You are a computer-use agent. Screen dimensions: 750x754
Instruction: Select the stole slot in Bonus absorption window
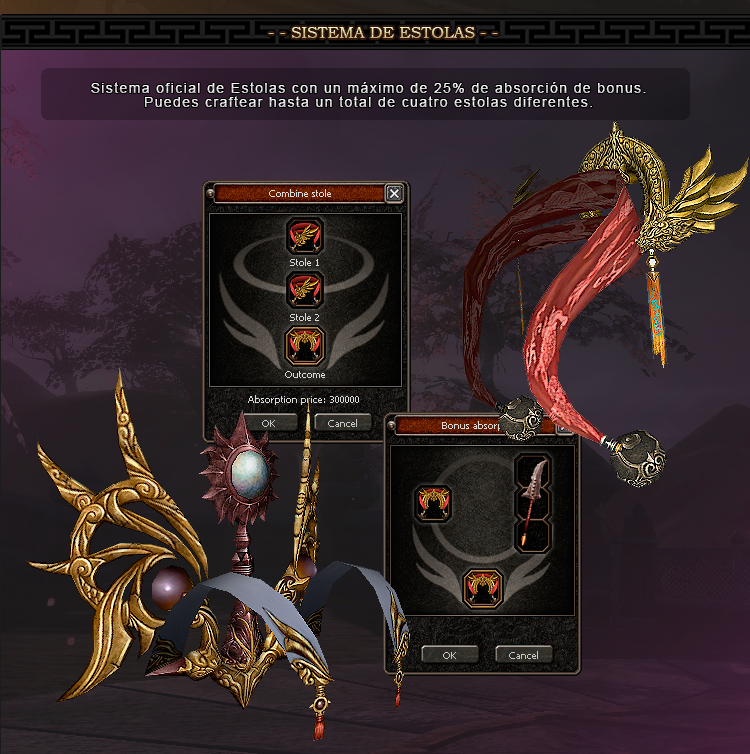tap(433, 503)
